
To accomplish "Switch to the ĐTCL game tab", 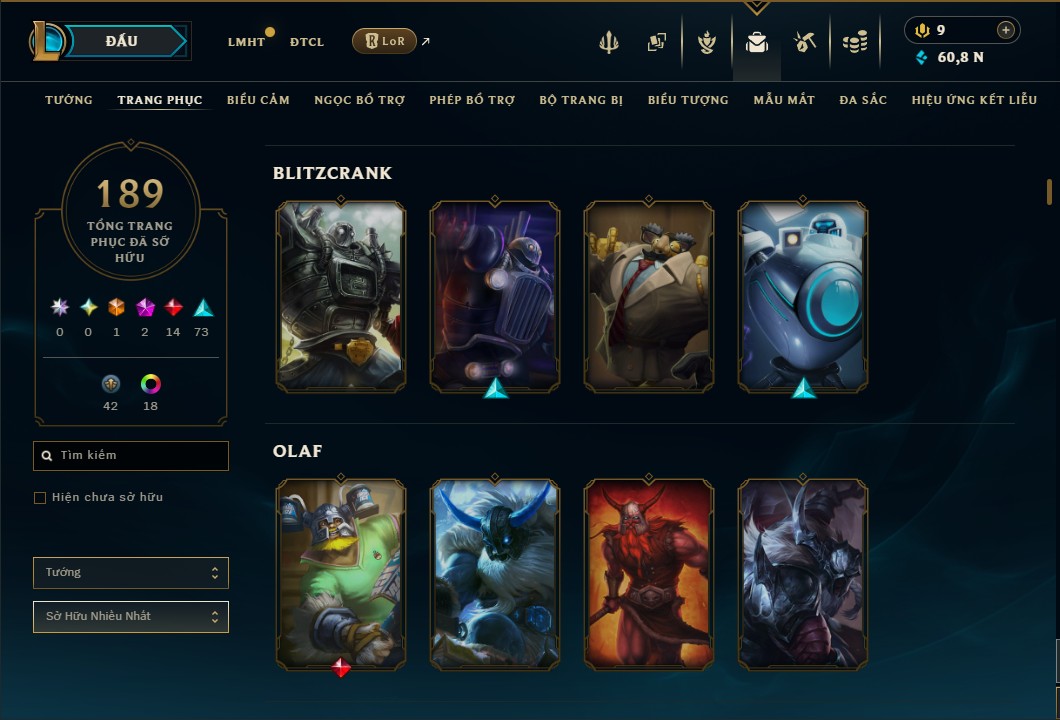I will (x=307, y=42).
